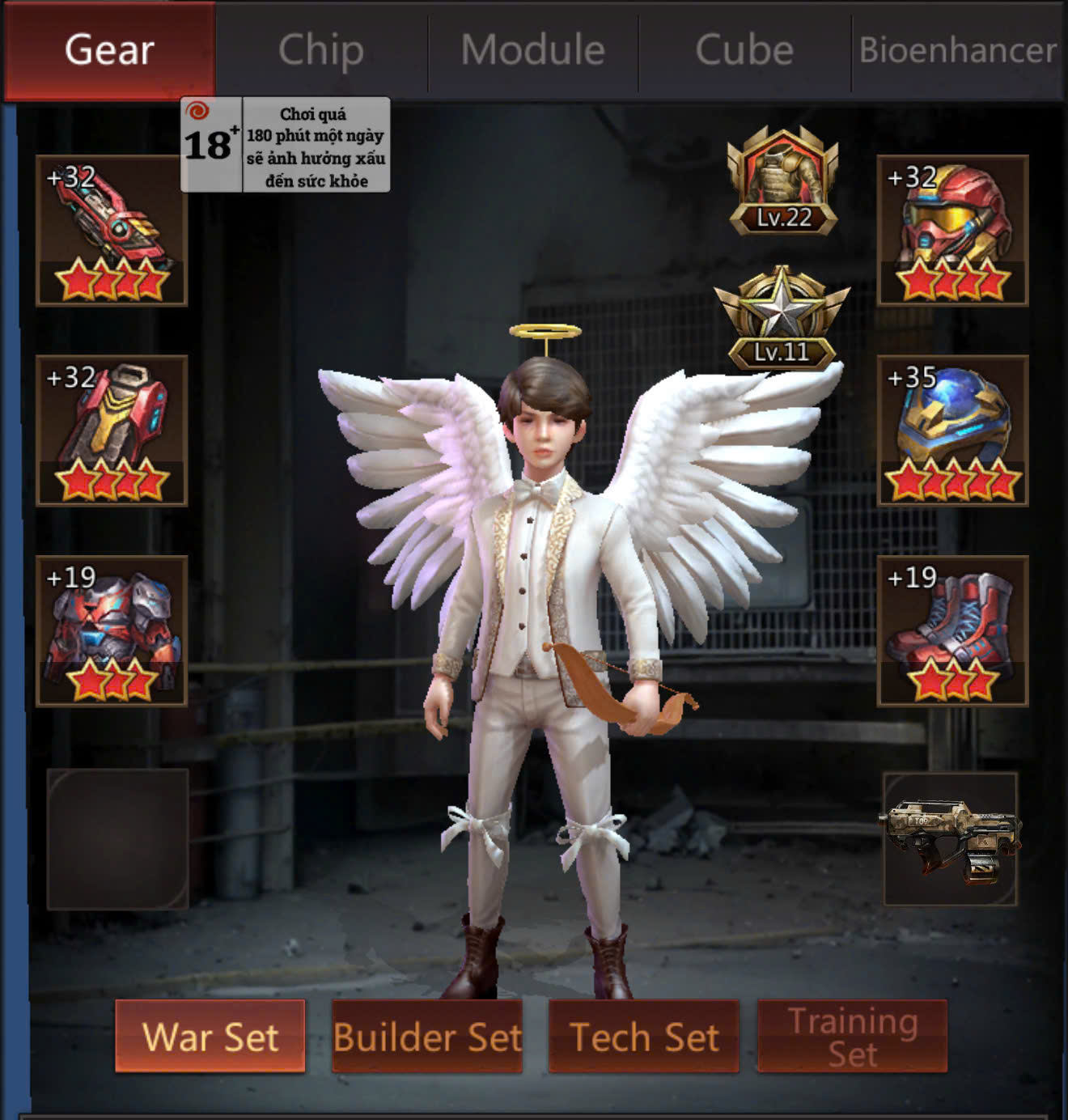Open the Chip tab
Screen dimensions: 1068x1120
tap(321, 50)
